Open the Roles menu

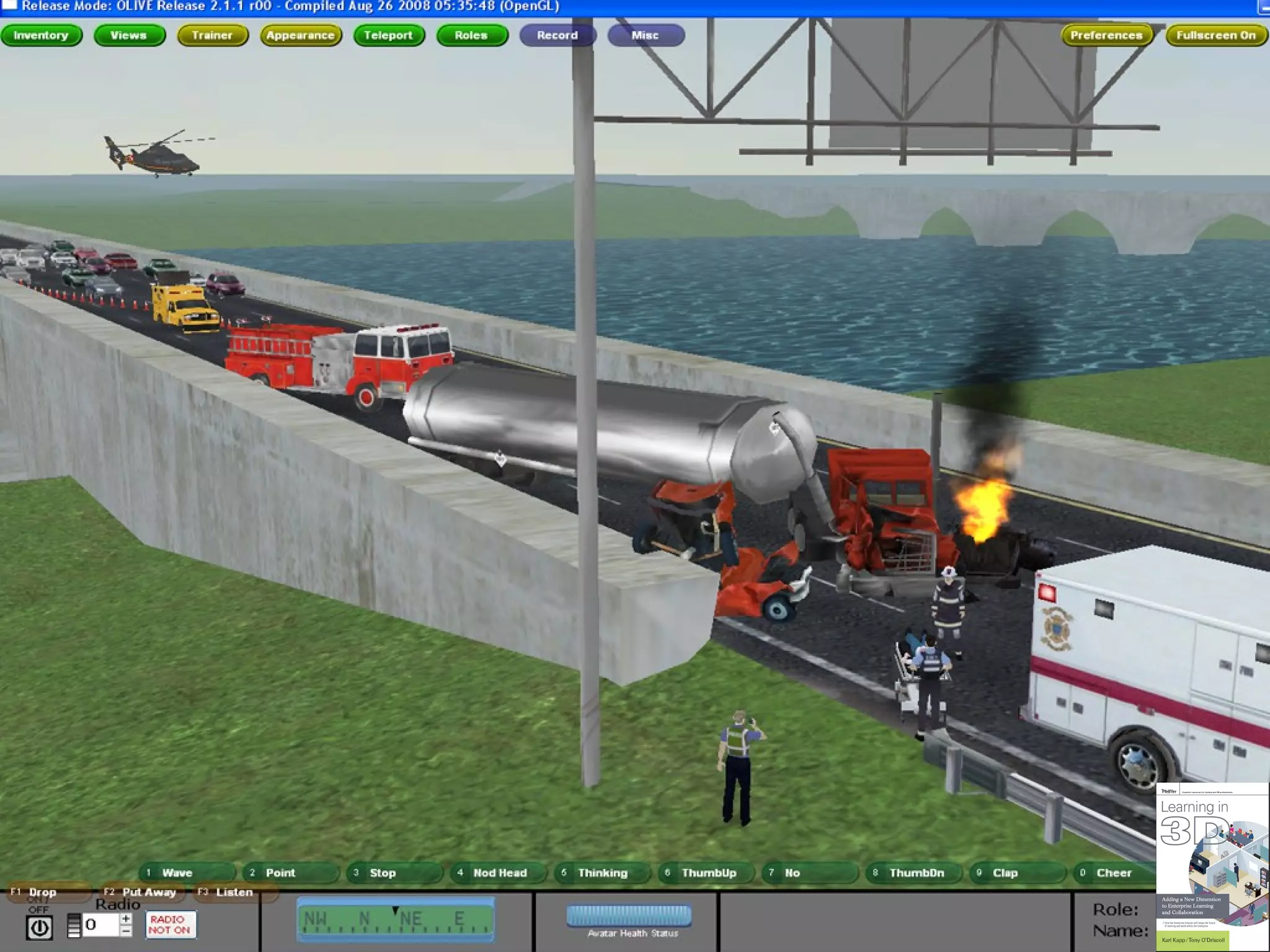coord(471,35)
